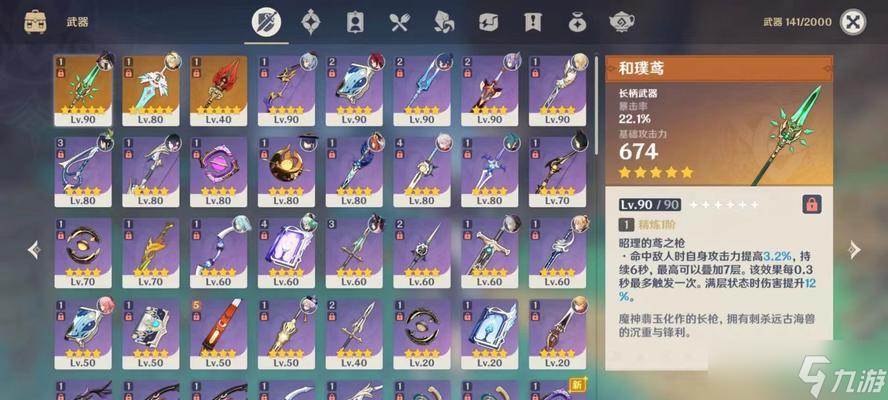Pick the red Lv.50 weapon with refinement 5

pos(218,333)
